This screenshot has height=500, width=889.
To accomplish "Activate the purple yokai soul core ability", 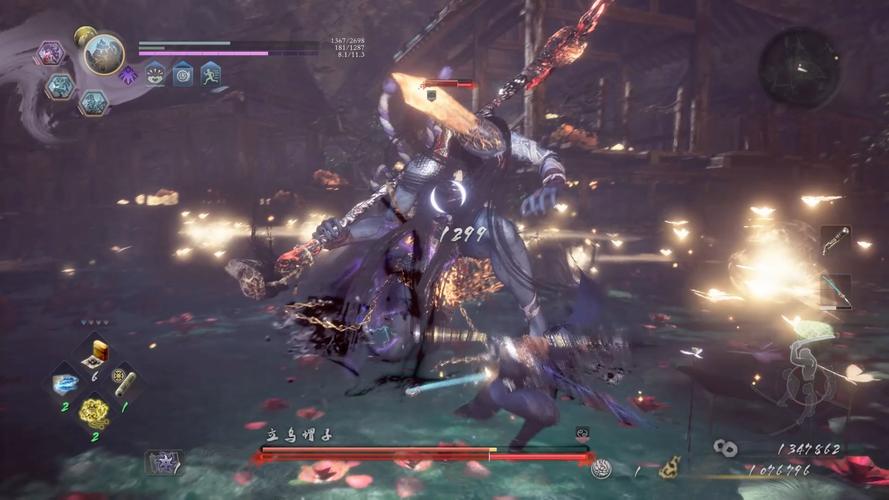I will click(x=50, y=53).
